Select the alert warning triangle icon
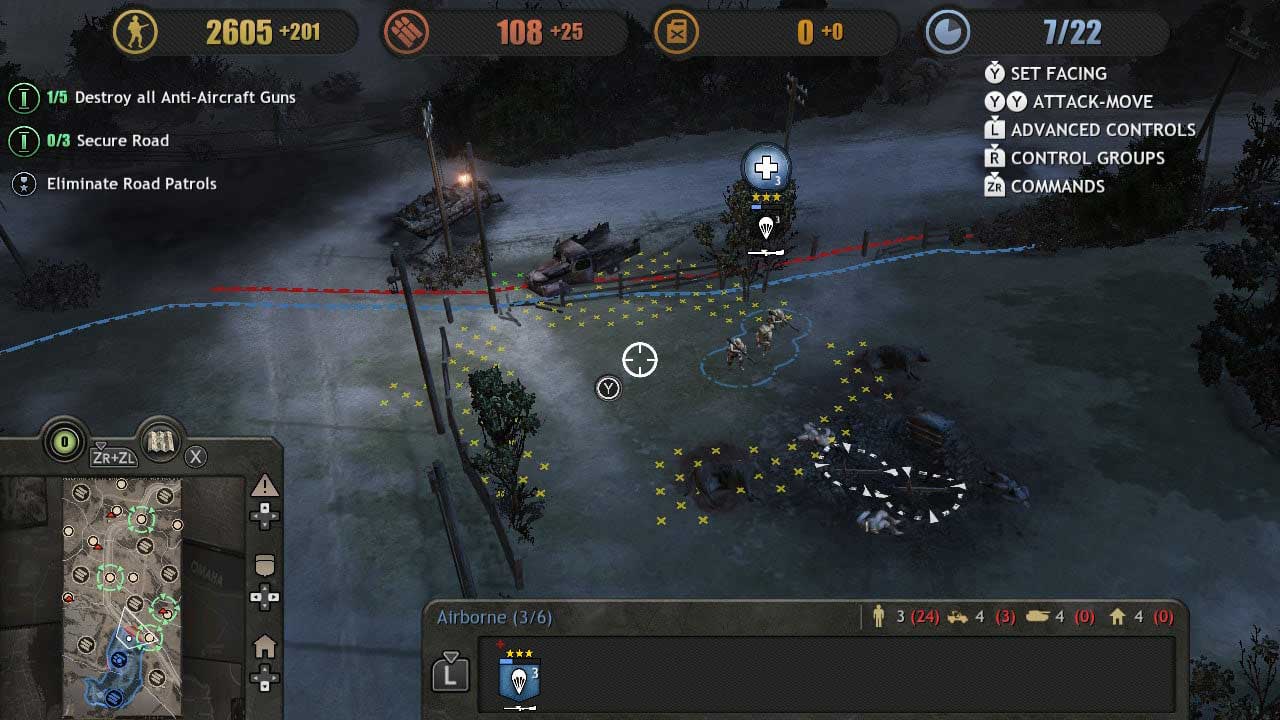The image size is (1280, 720). click(x=264, y=487)
